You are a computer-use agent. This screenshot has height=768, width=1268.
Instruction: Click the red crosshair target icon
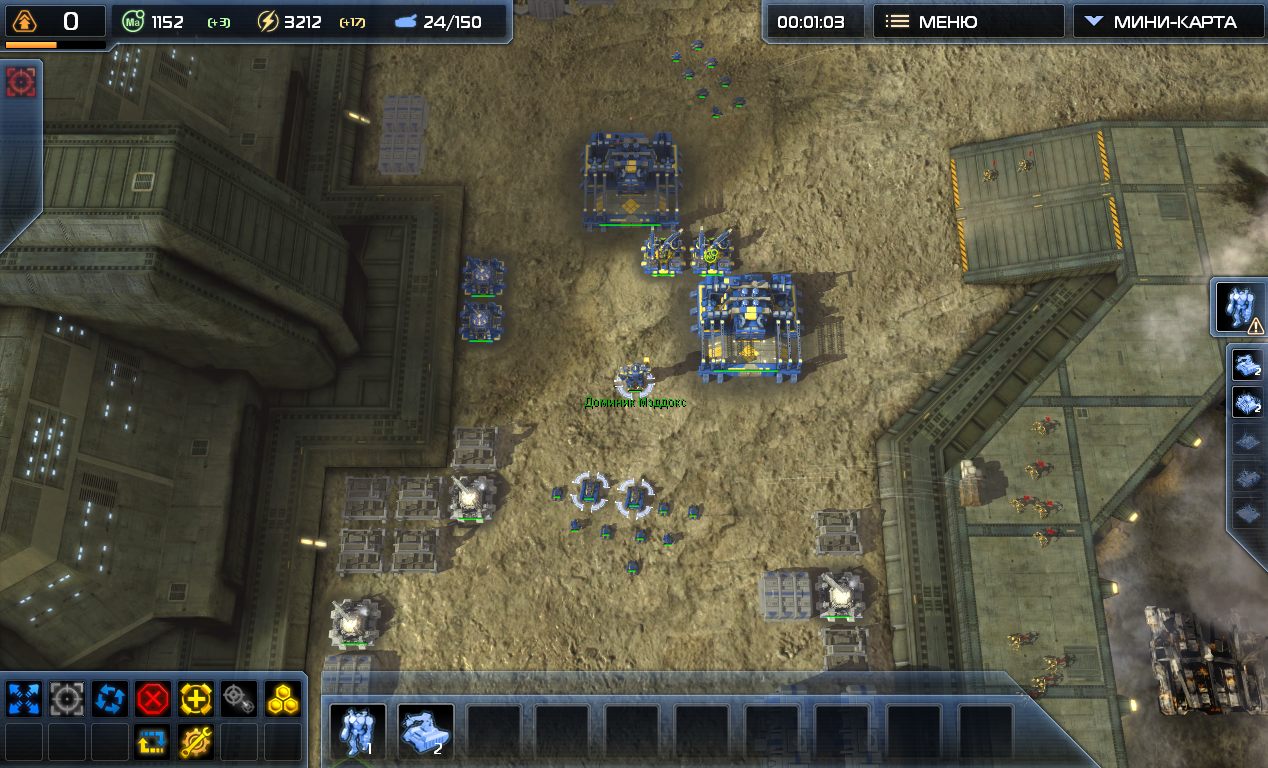[x=21, y=82]
